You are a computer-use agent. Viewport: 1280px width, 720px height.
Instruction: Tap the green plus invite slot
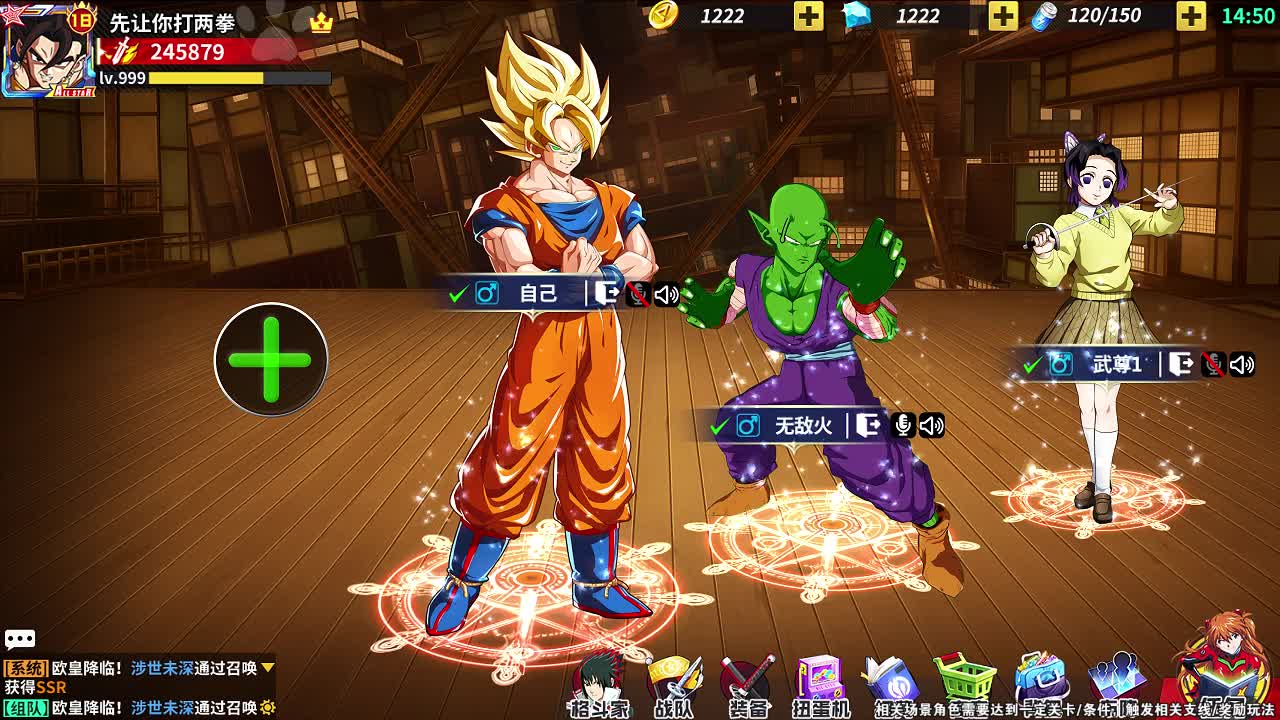[x=271, y=360]
